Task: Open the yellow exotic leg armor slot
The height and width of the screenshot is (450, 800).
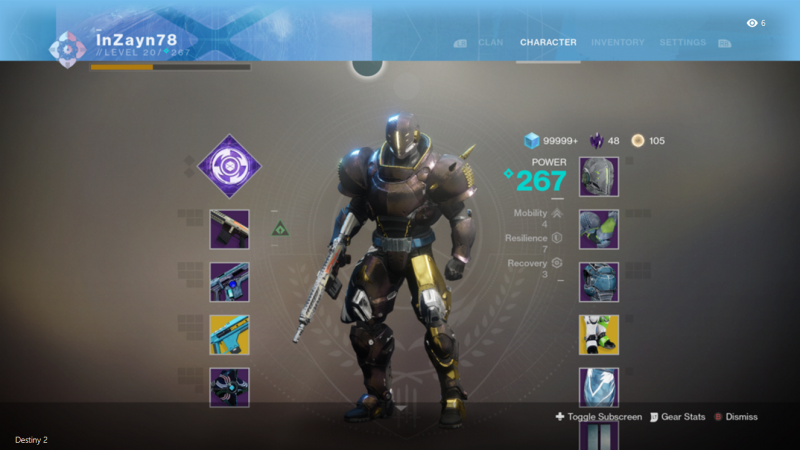Action: 599,335
